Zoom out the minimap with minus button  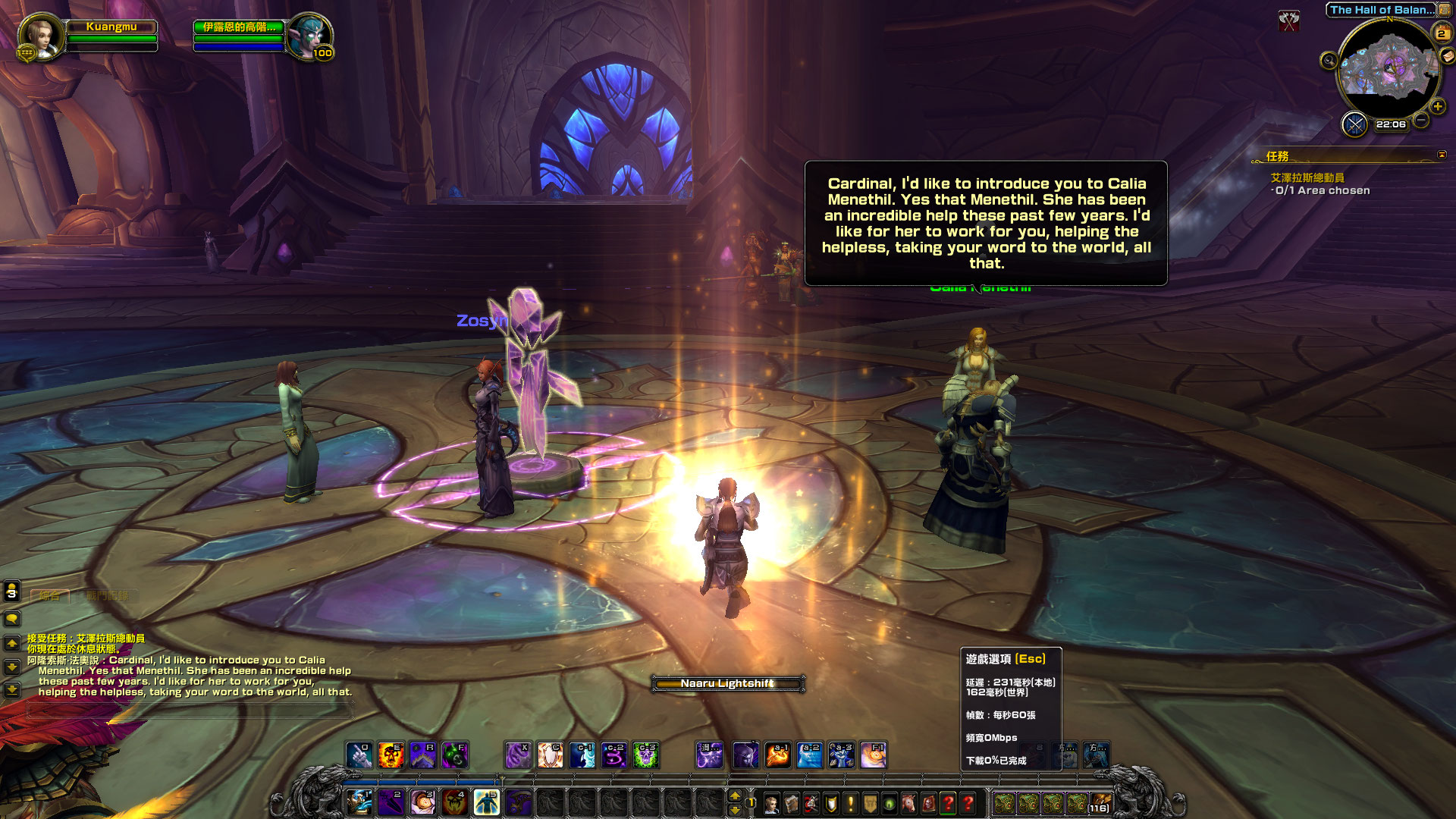[1422, 121]
